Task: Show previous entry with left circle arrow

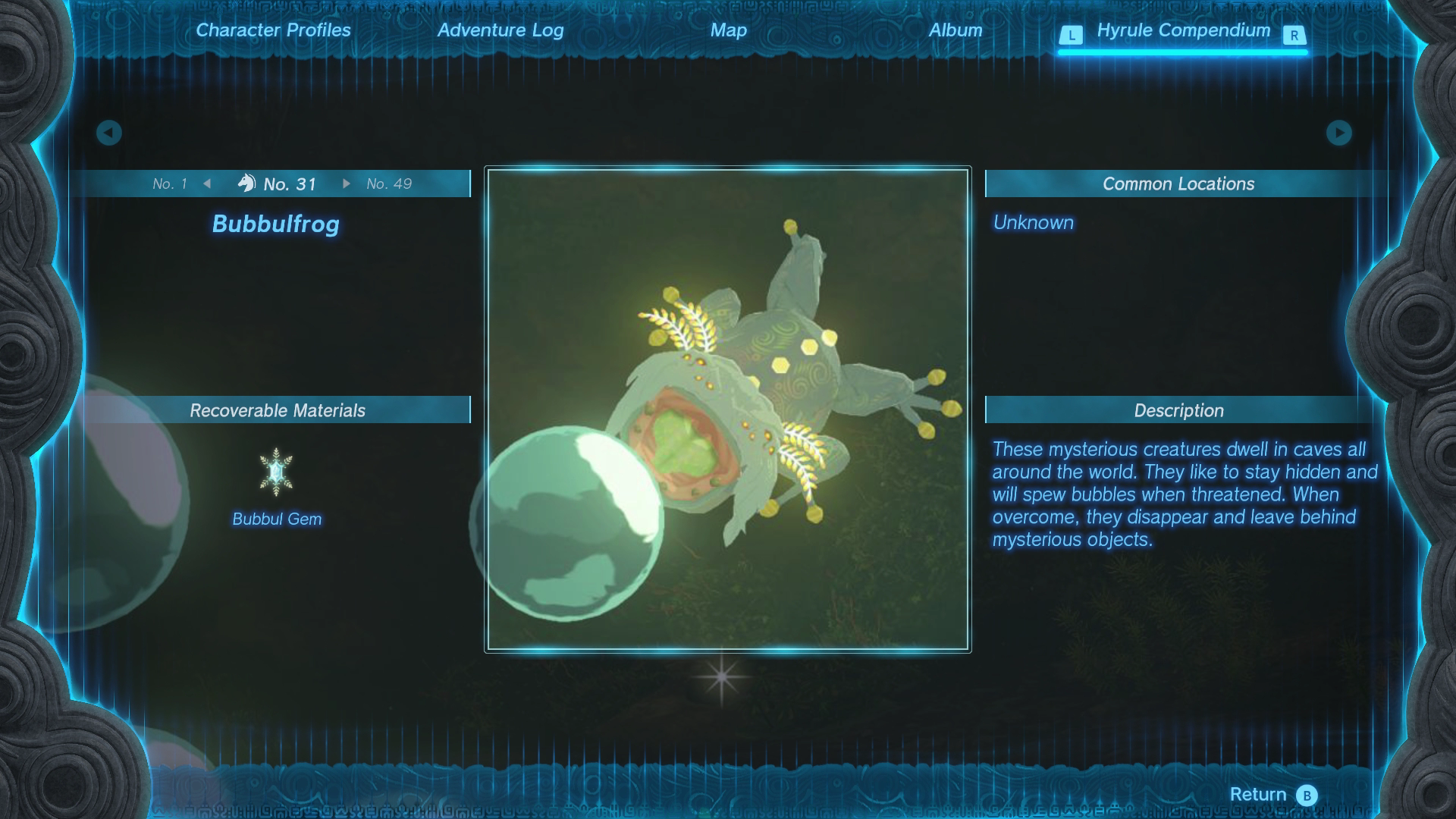Action: point(109,133)
